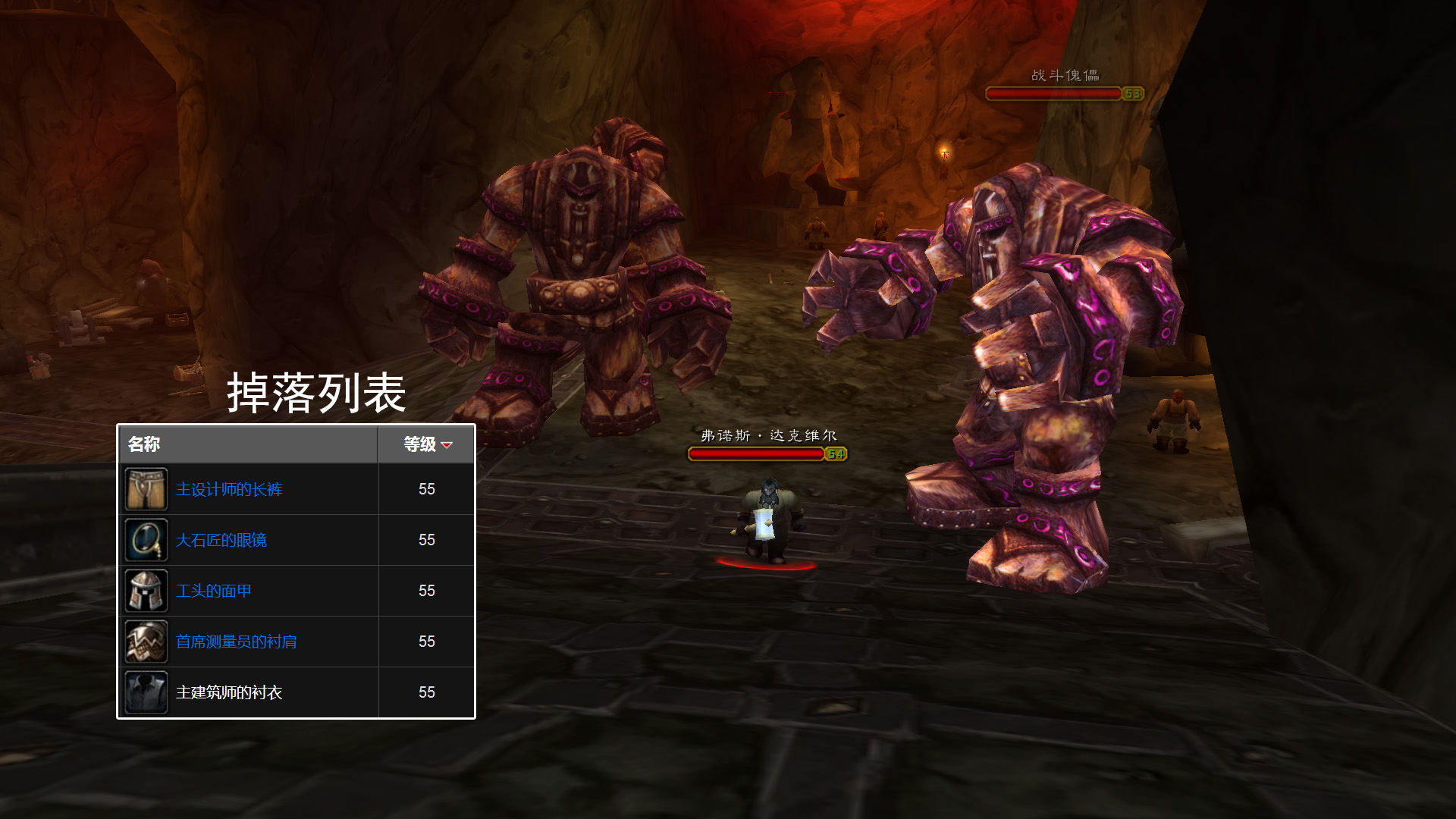The width and height of the screenshot is (1456, 819).
Task: Open the 首席测量员的衬肩 item link
Action: (236, 642)
